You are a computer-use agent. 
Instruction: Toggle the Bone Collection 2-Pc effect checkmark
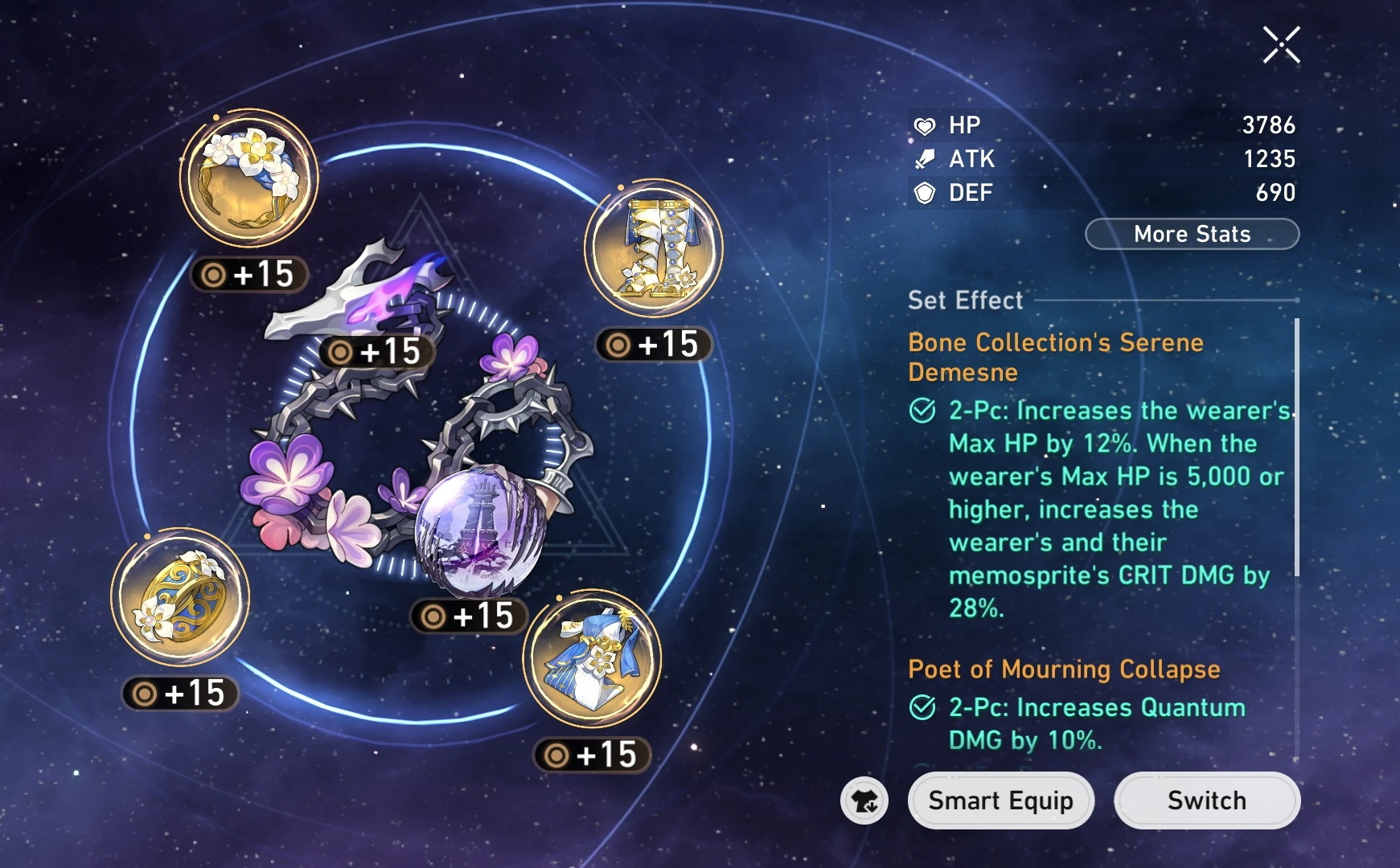(923, 411)
